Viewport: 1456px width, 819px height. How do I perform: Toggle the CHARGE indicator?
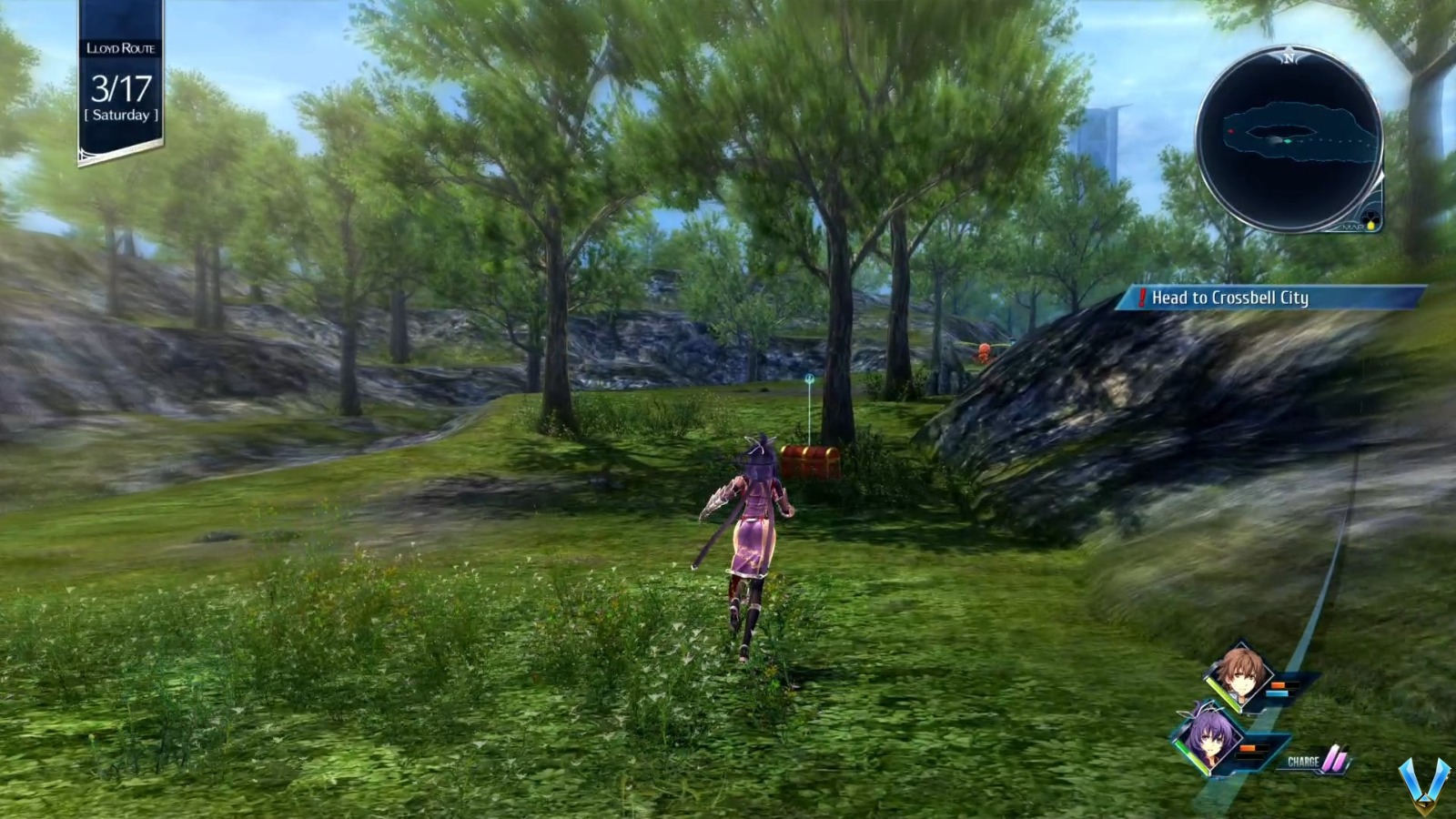(1303, 762)
